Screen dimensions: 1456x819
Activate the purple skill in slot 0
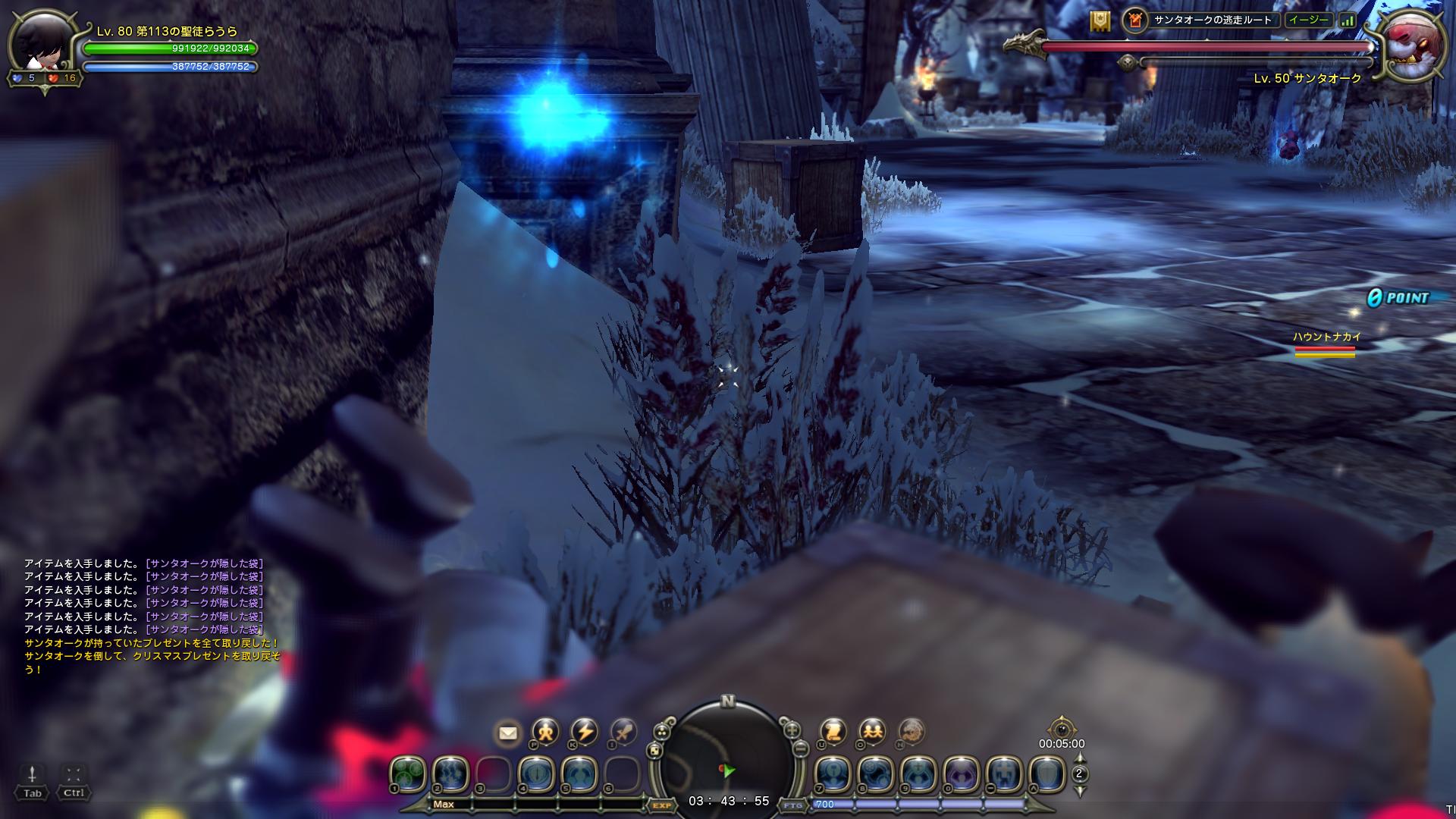(x=961, y=773)
